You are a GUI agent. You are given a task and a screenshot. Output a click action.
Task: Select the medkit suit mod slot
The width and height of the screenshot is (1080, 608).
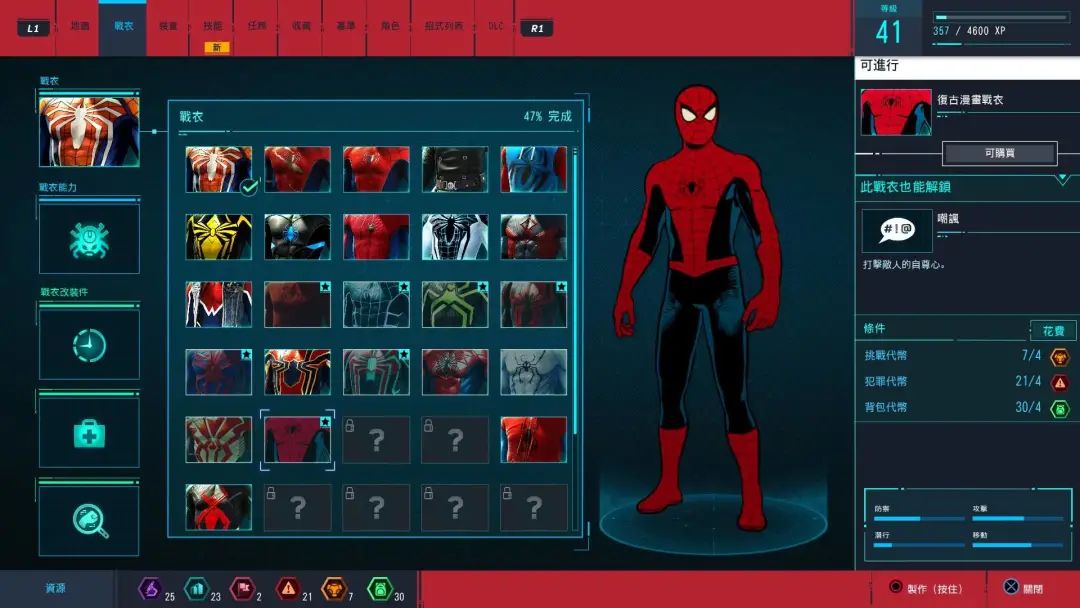coord(89,432)
